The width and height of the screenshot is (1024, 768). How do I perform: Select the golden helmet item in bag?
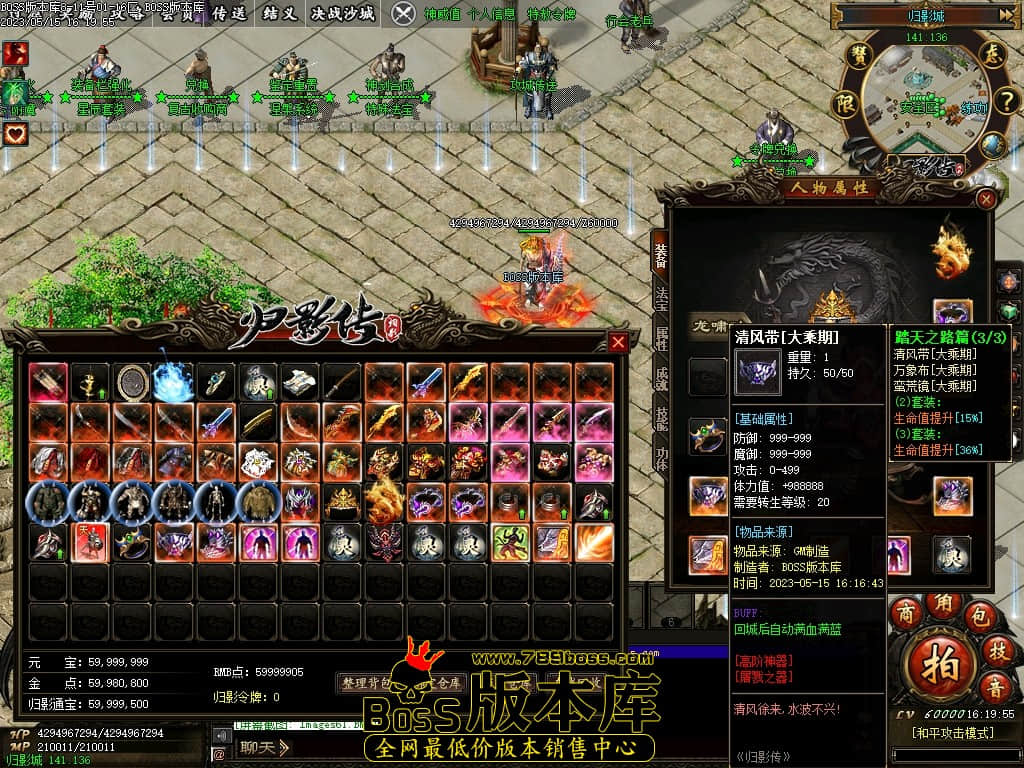pyautogui.click(x=343, y=501)
